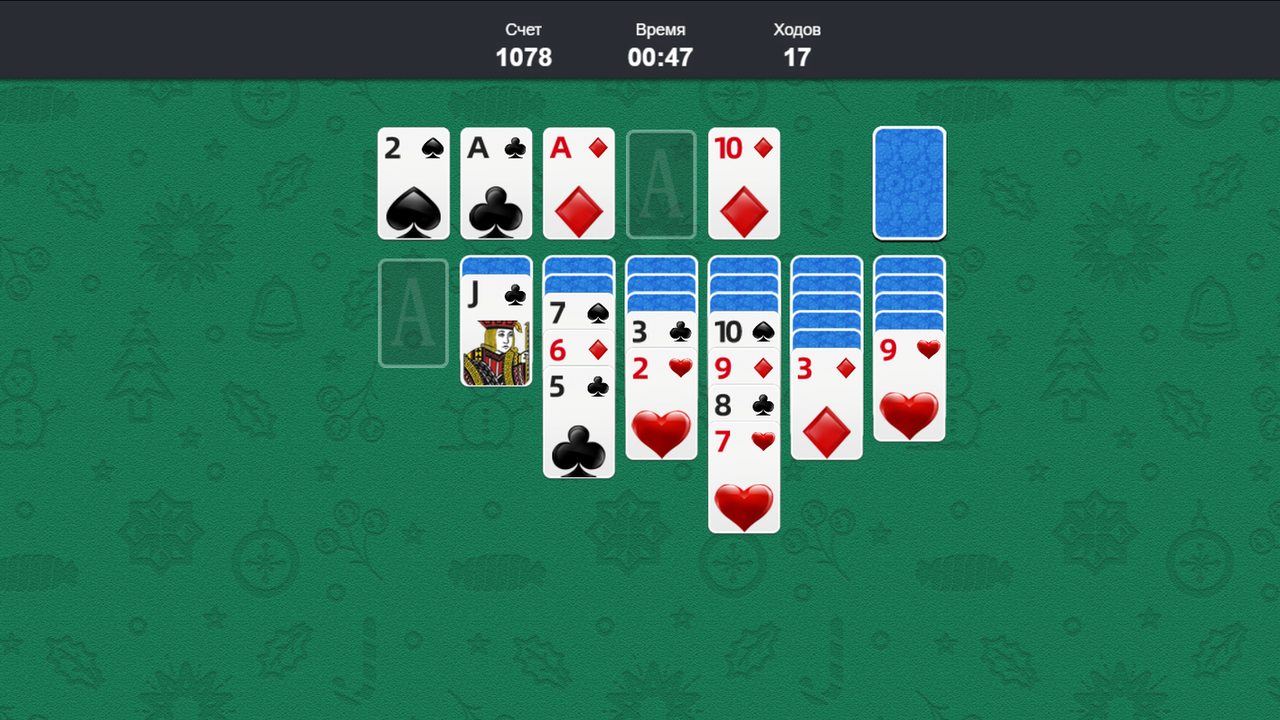Screen dimensions: 1280x720
Task: Select the ace of clubs foundation card
Action: pos(496,183)
